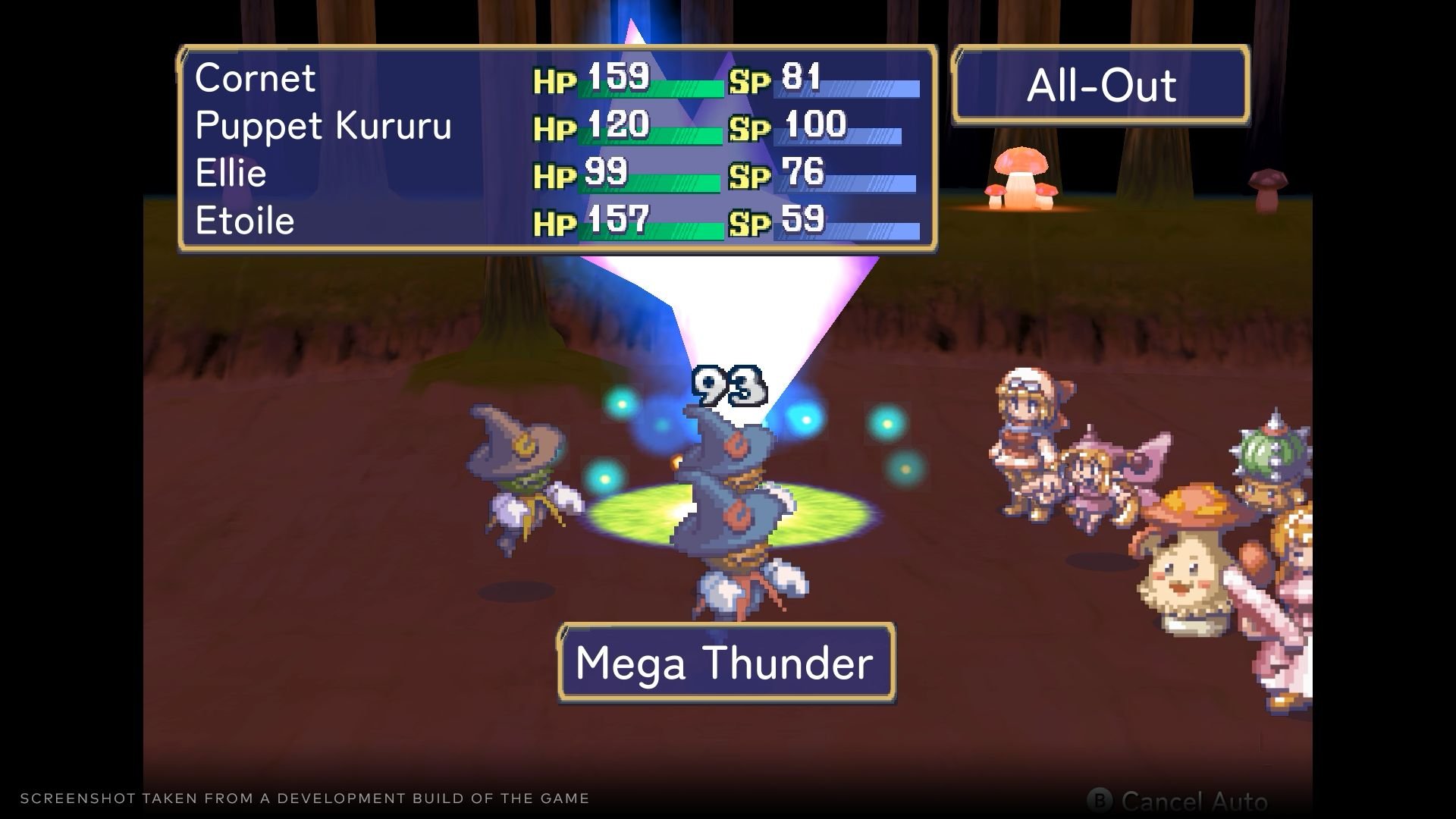Enable All-Out battle mode

tap(1101, 85)
